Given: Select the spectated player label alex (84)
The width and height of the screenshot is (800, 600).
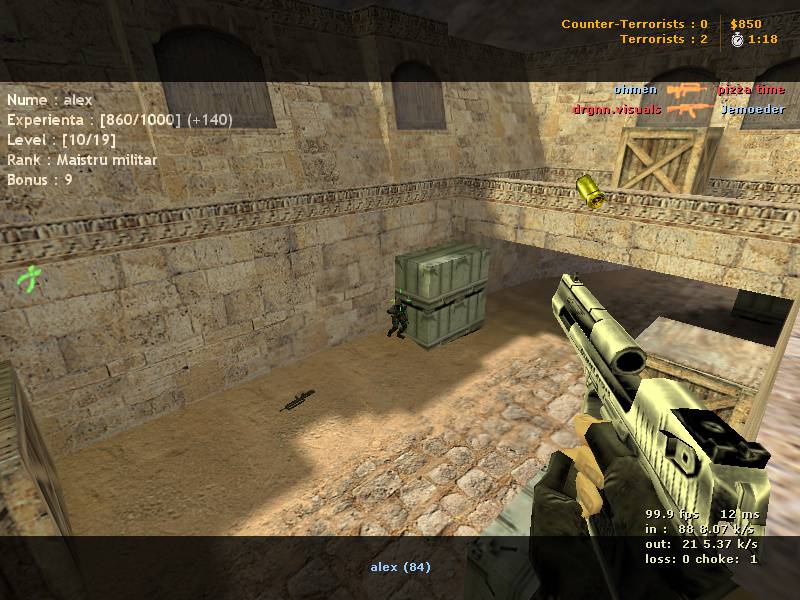Looking at the screenshot, I should [400, 567].
